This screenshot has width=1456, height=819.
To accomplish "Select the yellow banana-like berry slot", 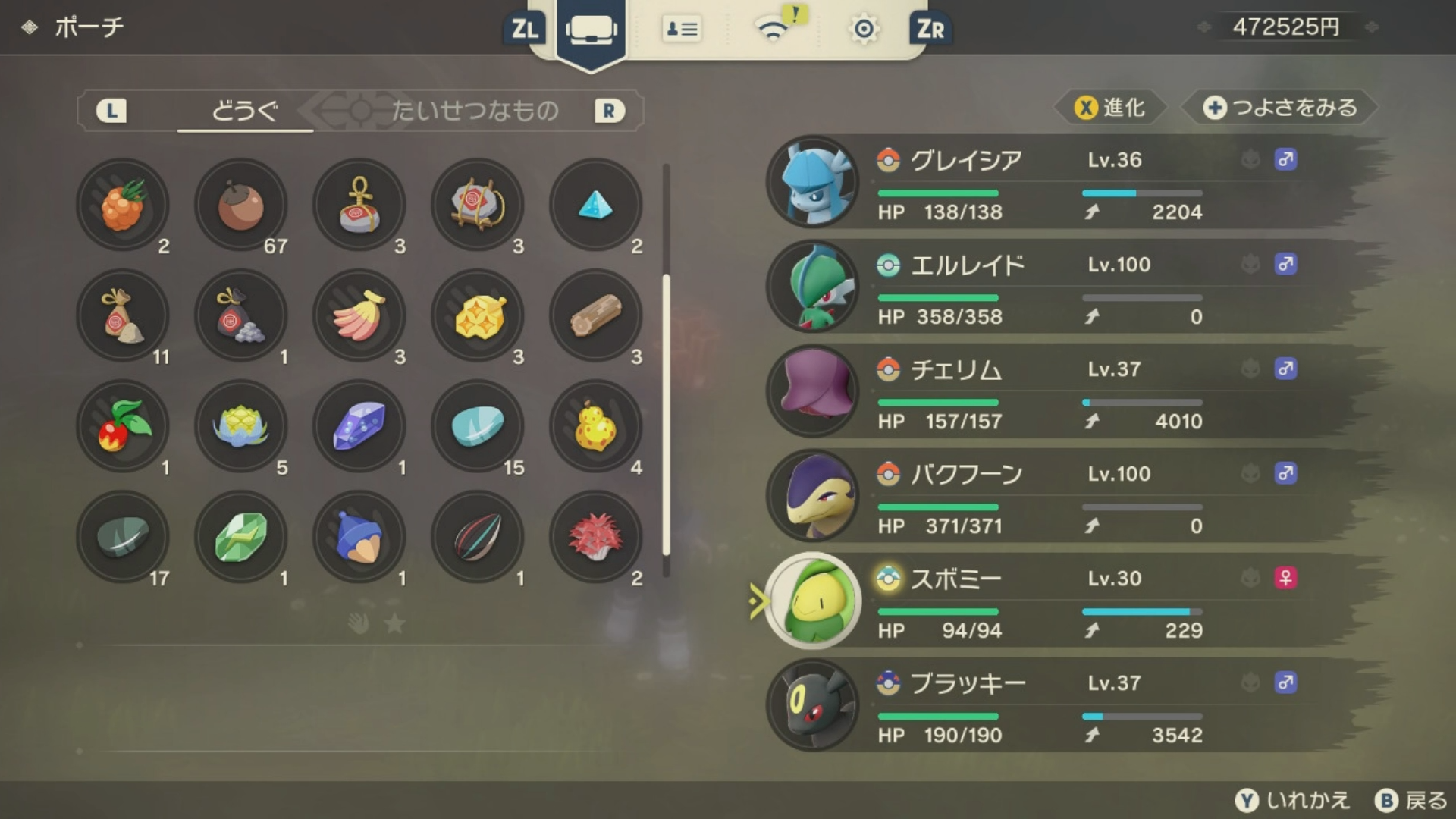I will (x=359, y=315).
